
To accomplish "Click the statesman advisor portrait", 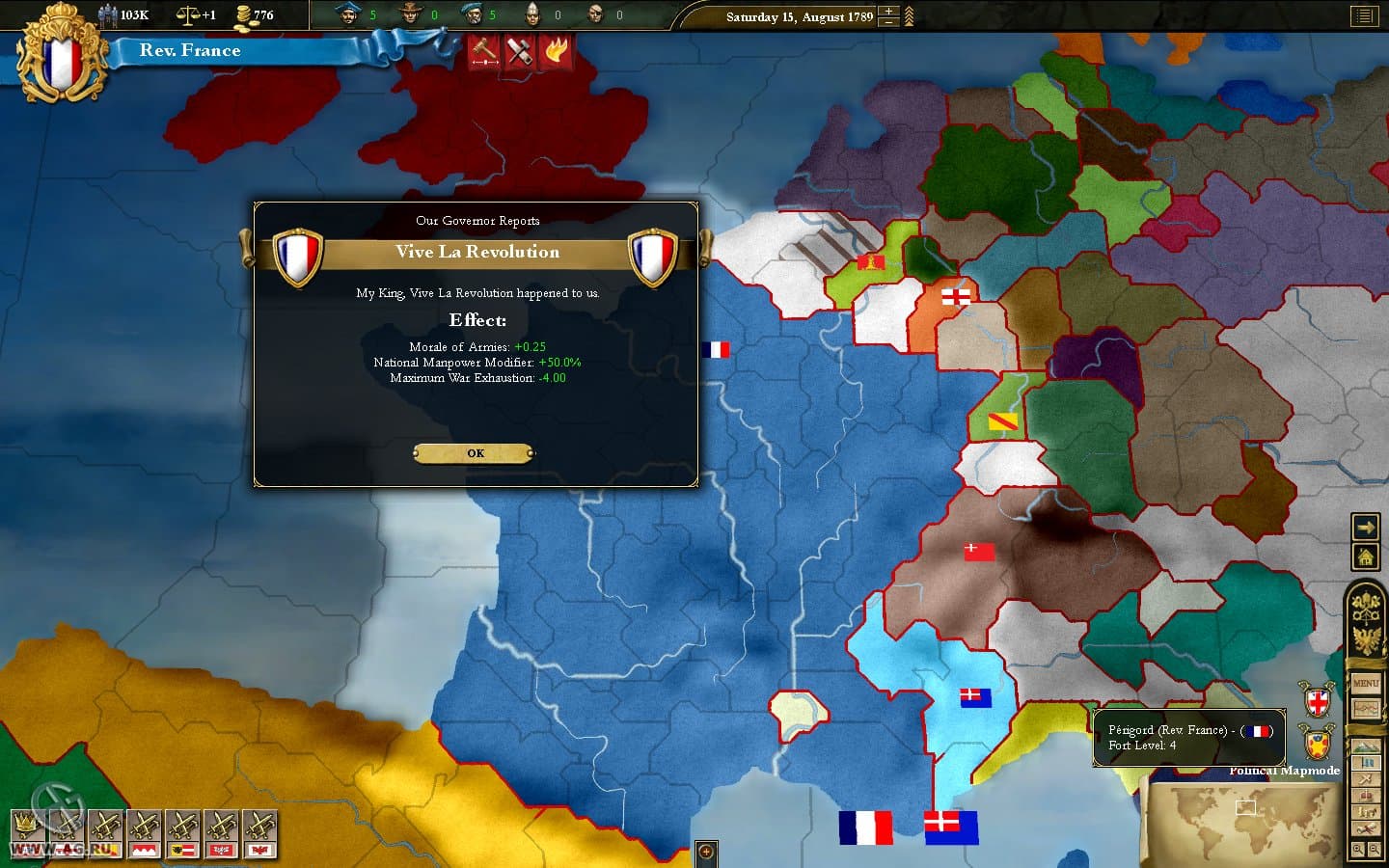I will point(349,14).
